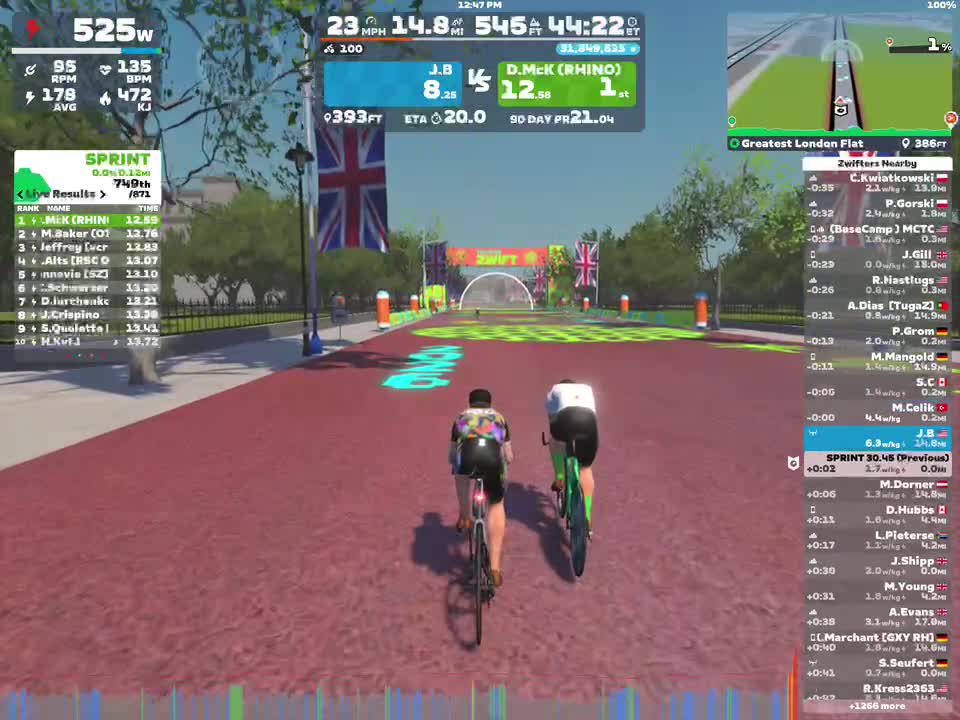The width and height of the screenshot is (960, 720).
Task: Open the minimap in the corner
Action: coord(839,73)
